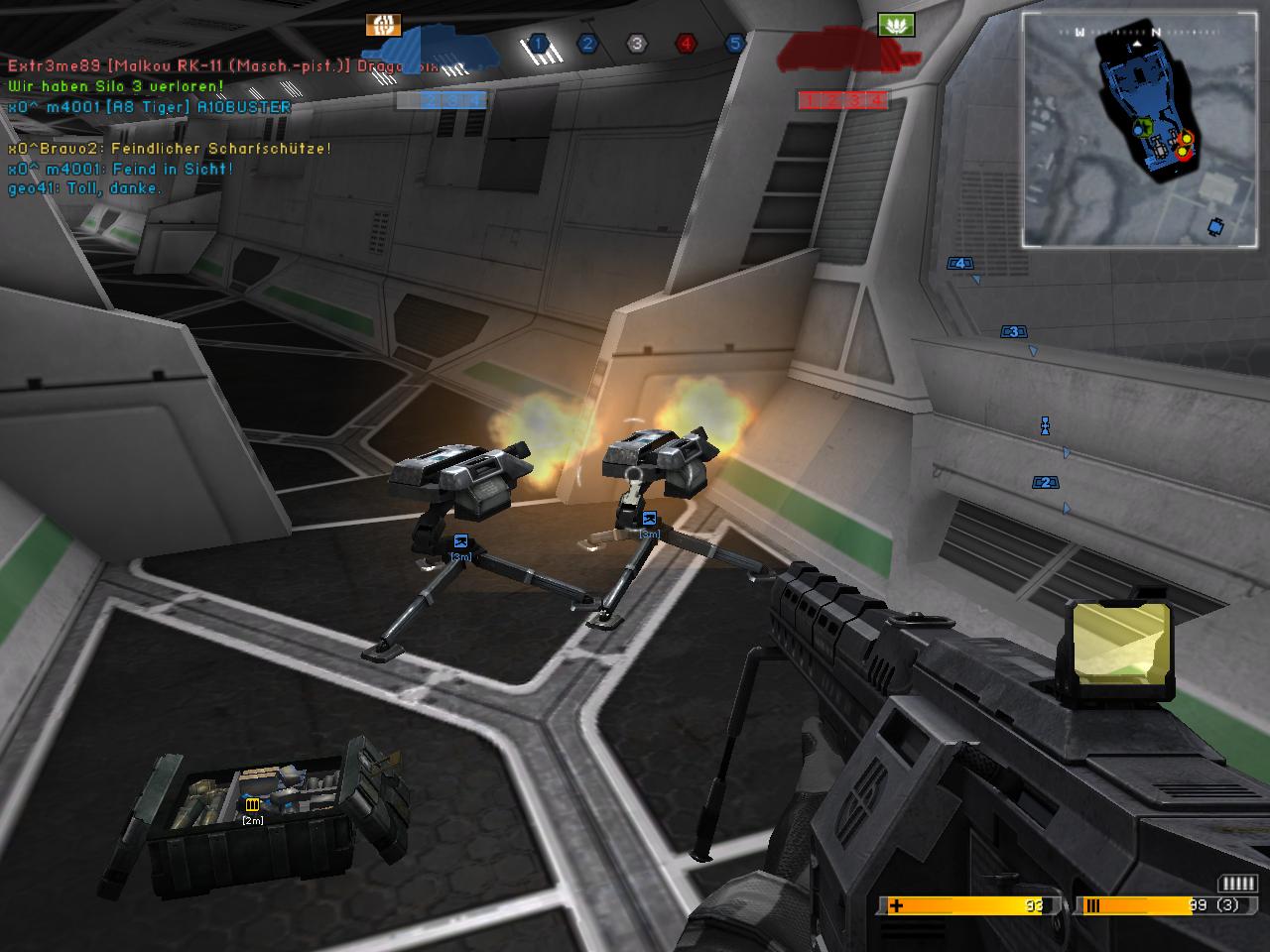Screen dimensions: 1270x952
Task: Select the silo 5 status icon
Action: pyautogui.click(x=735, y=44)
